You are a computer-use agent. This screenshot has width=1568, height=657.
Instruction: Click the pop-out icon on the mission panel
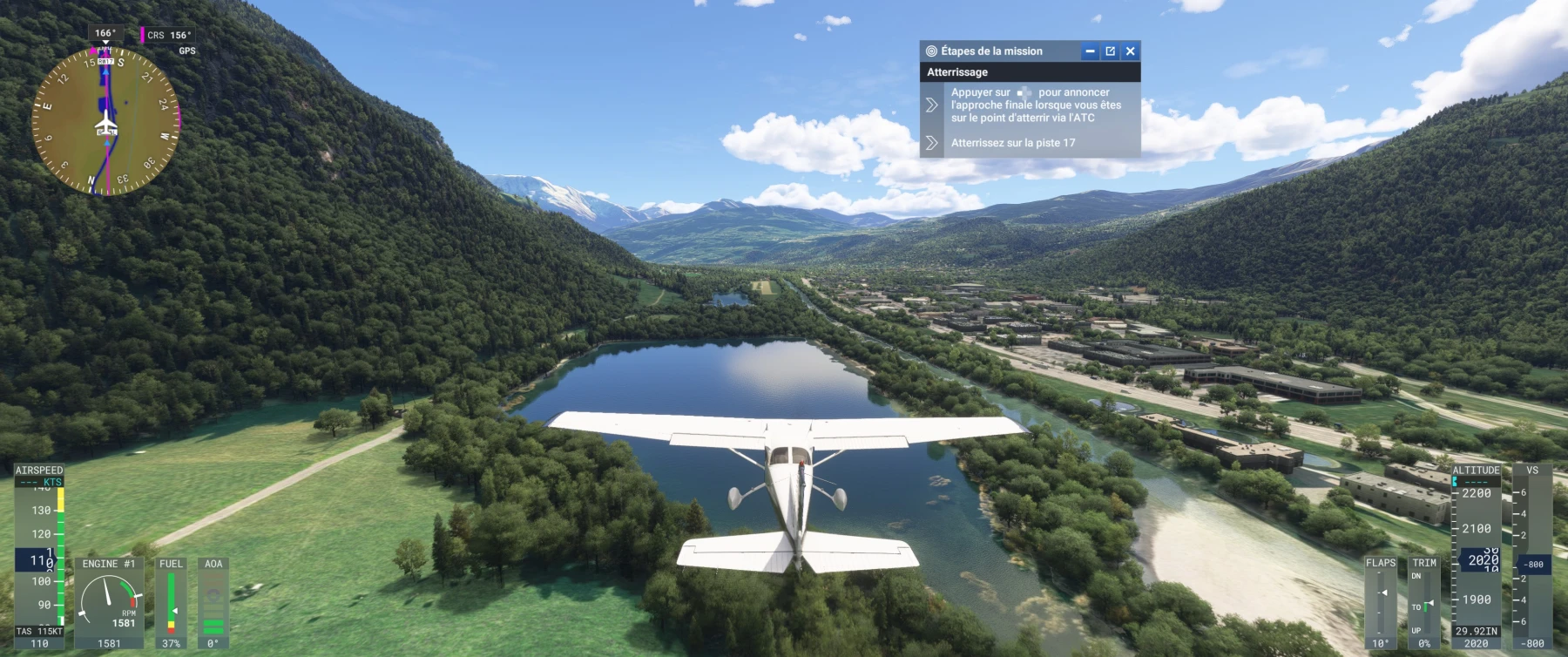pos(1109,51)
